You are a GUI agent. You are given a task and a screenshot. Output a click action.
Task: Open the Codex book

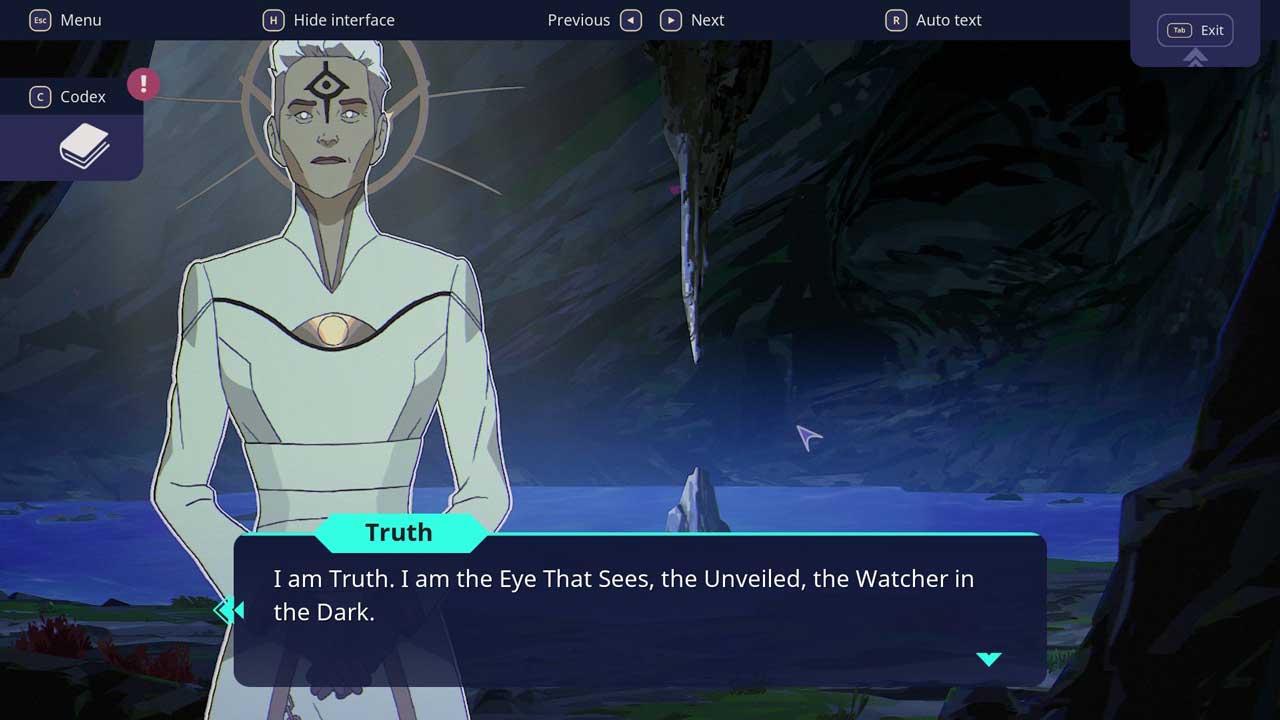(x=84, y=146)
